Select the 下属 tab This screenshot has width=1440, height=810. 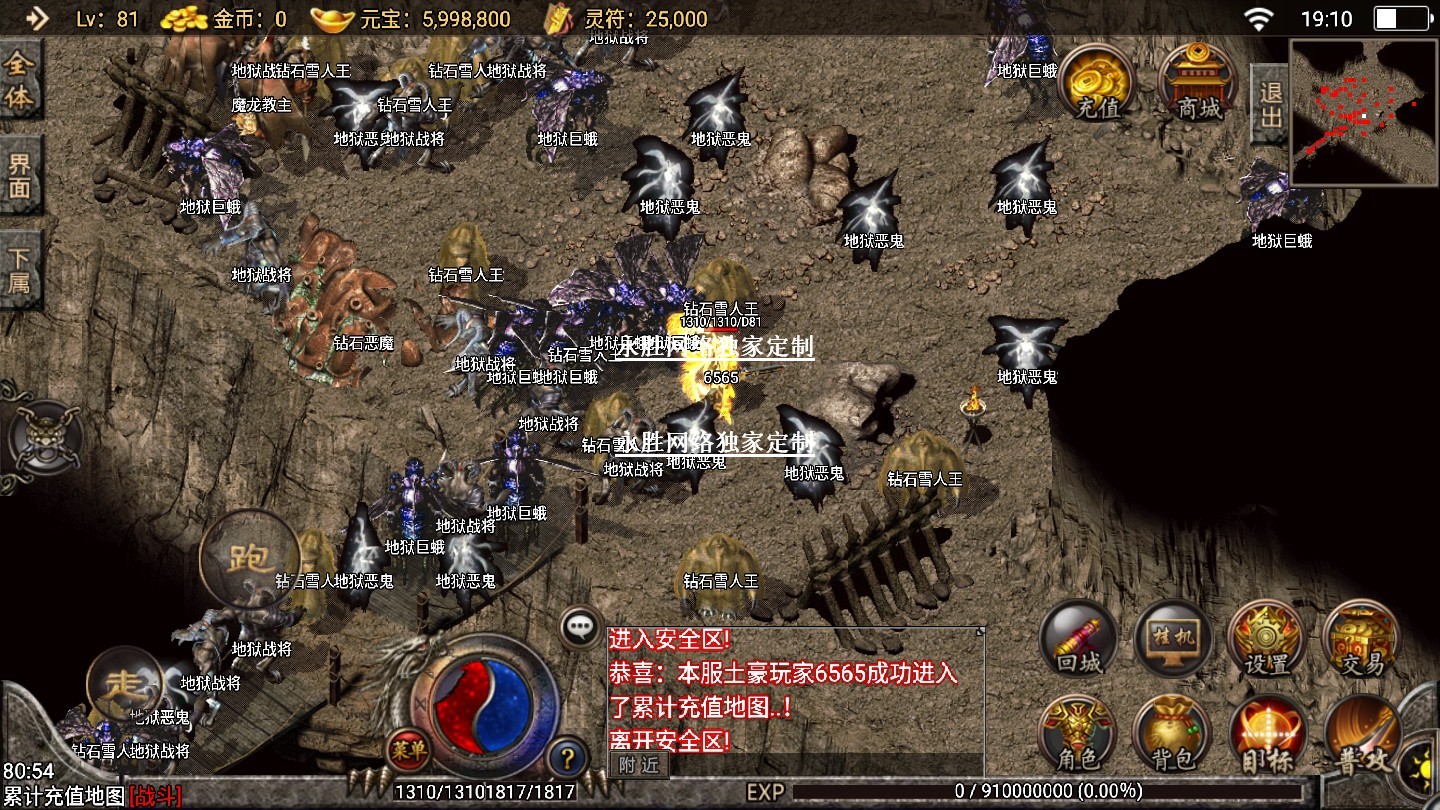tap(19, 268)
